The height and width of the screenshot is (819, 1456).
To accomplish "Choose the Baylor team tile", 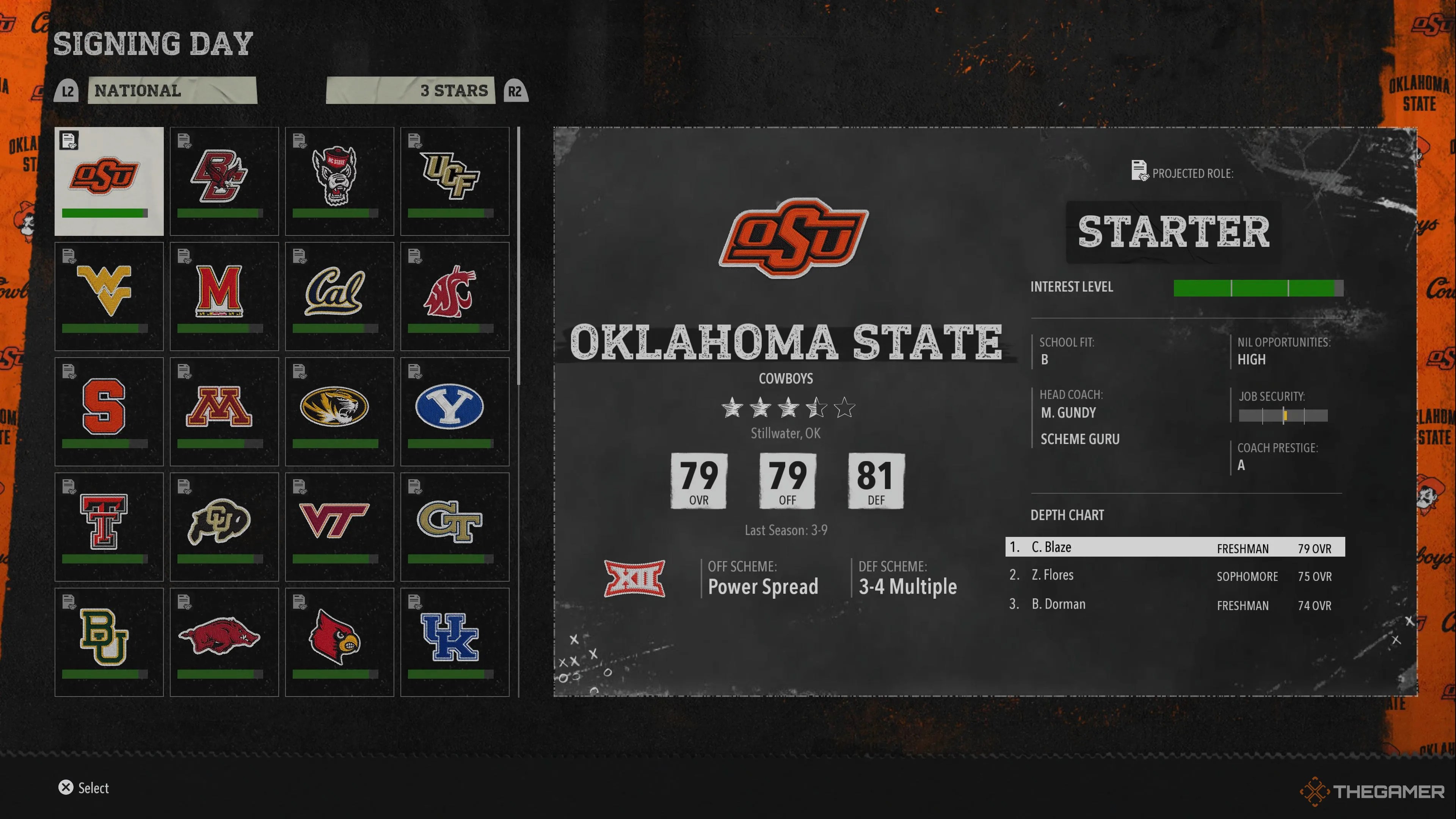I will 108,642.
